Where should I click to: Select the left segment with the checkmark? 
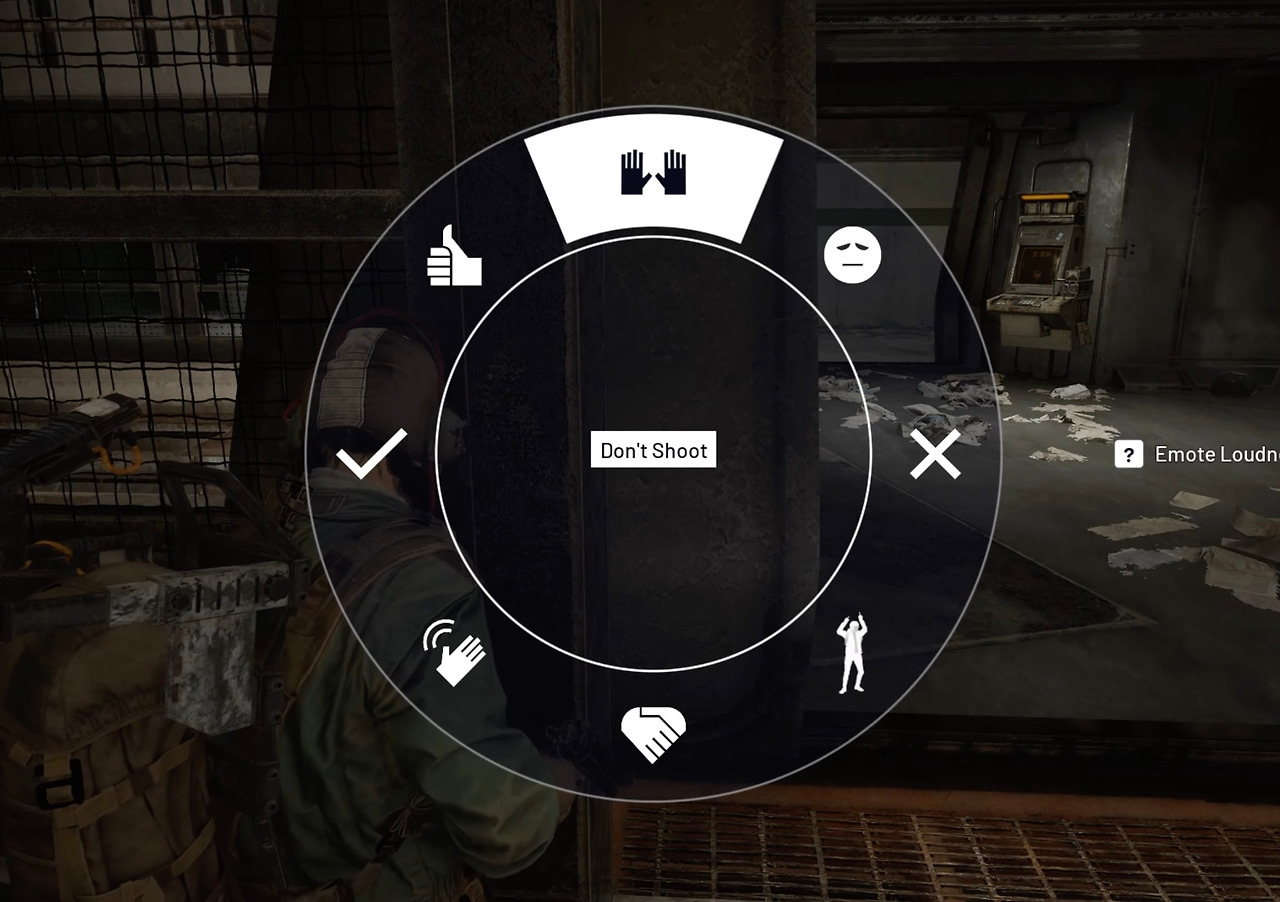click(370, 453)
